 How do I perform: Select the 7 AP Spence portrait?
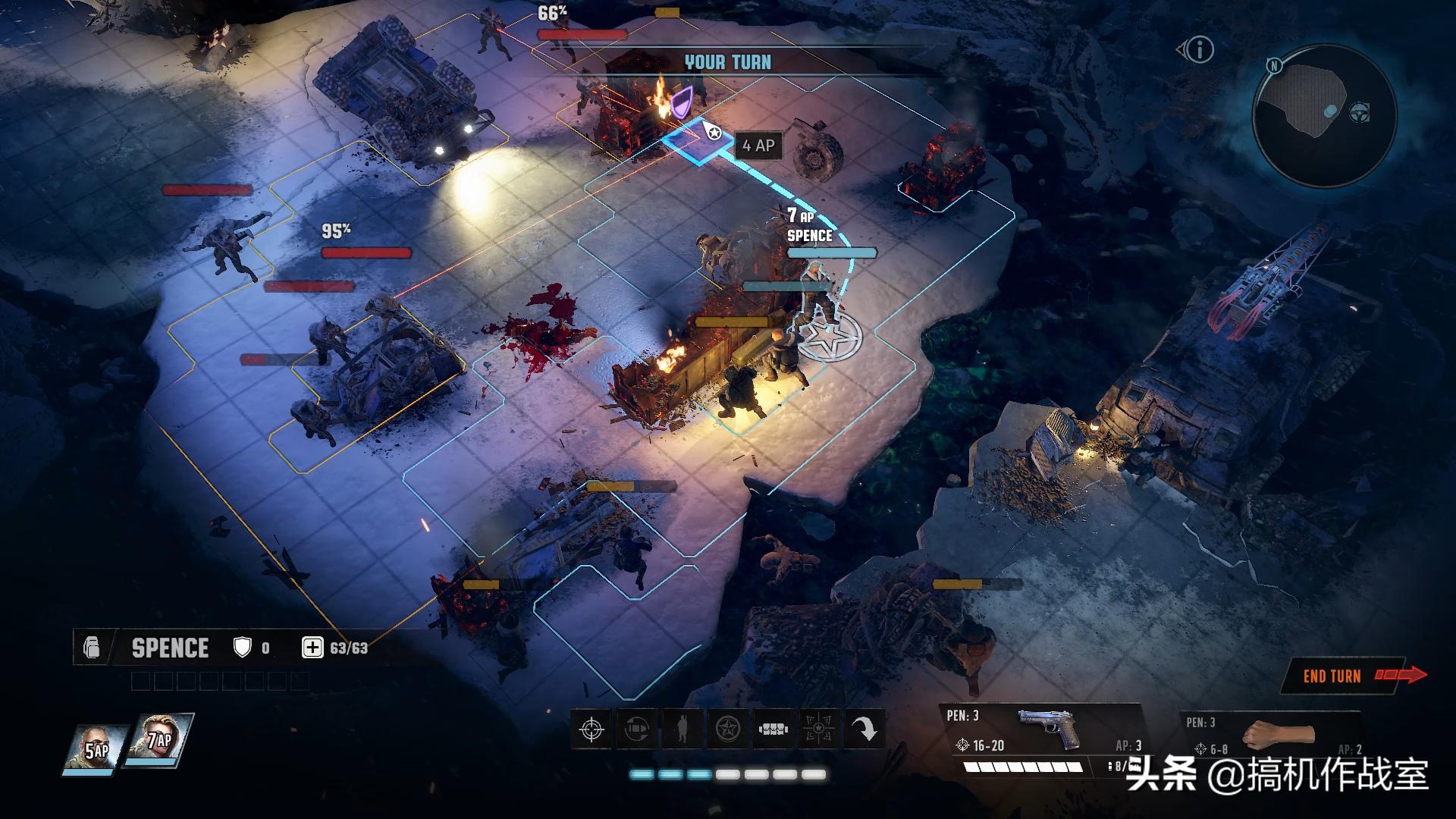point(159,739)
